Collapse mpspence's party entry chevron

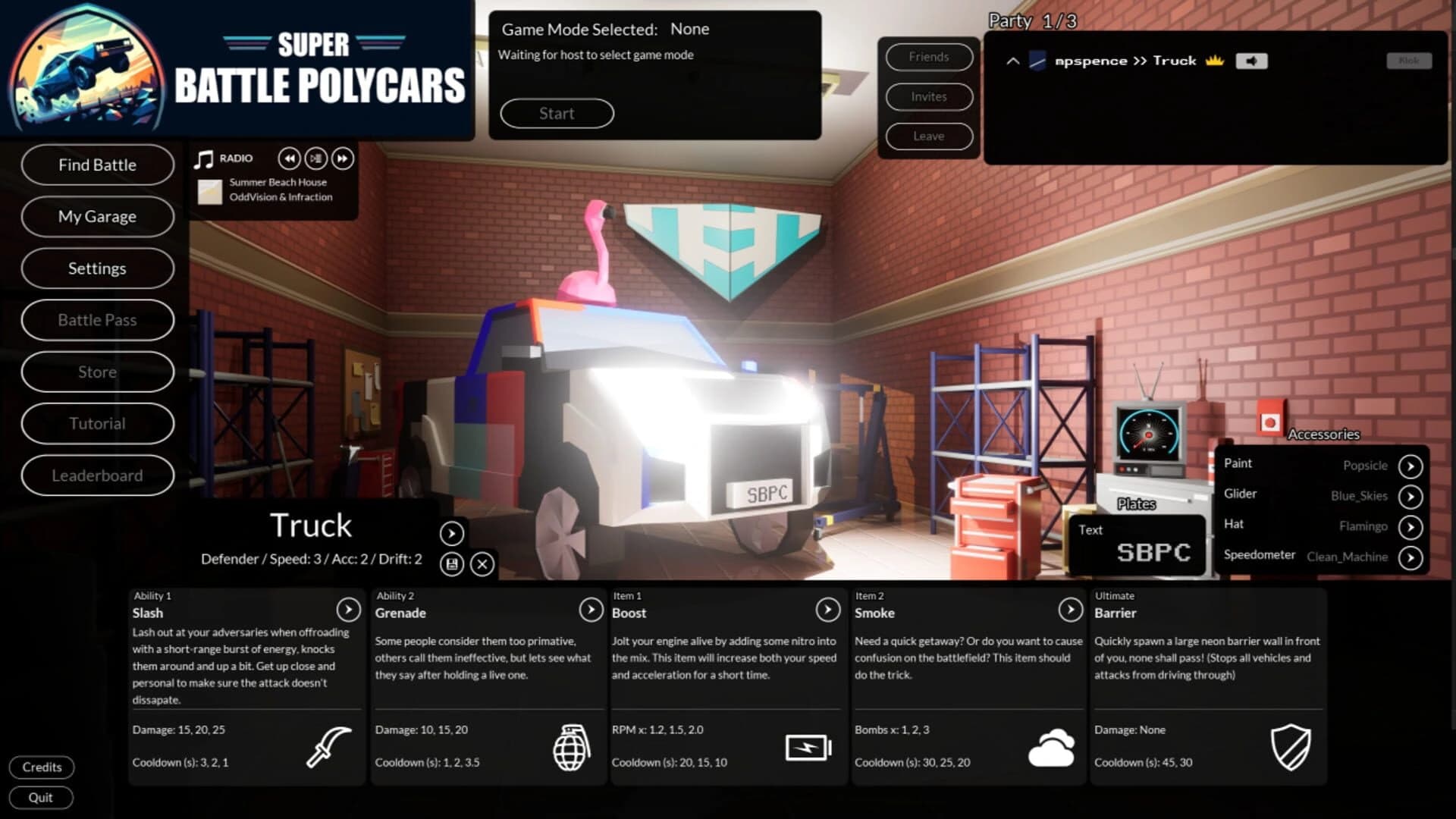[1012, 61]
